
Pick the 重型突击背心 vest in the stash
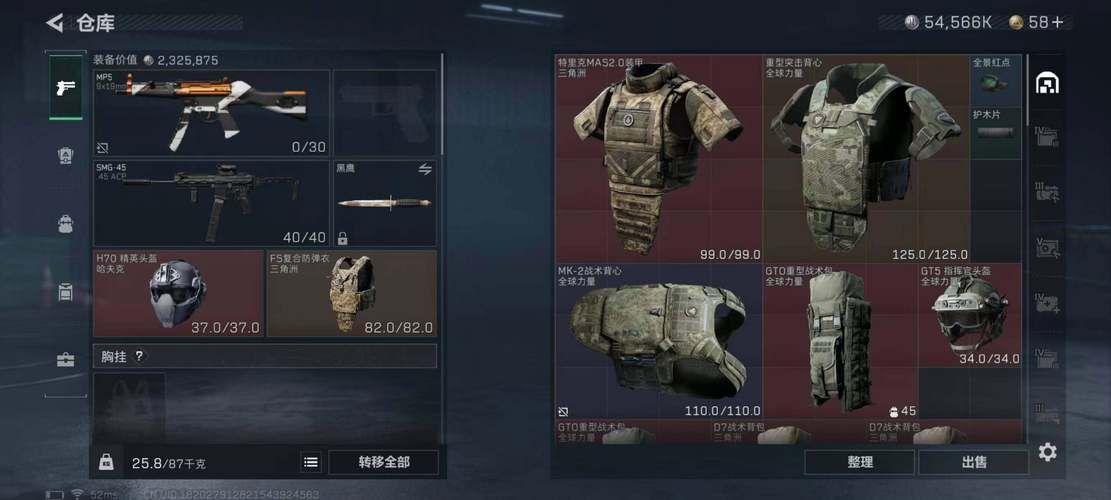coord(866,159)
